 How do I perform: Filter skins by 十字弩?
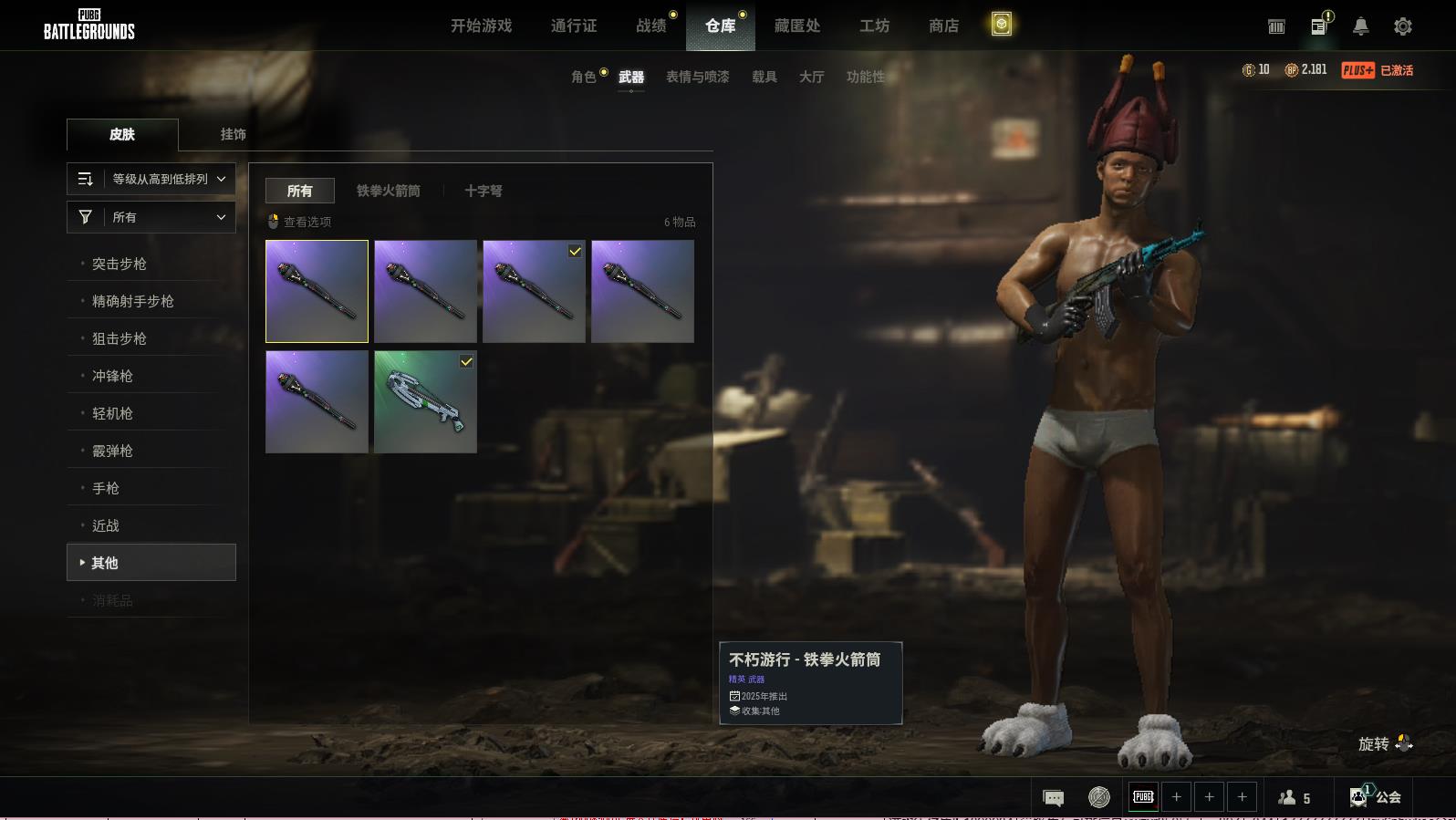coord(483,191)
